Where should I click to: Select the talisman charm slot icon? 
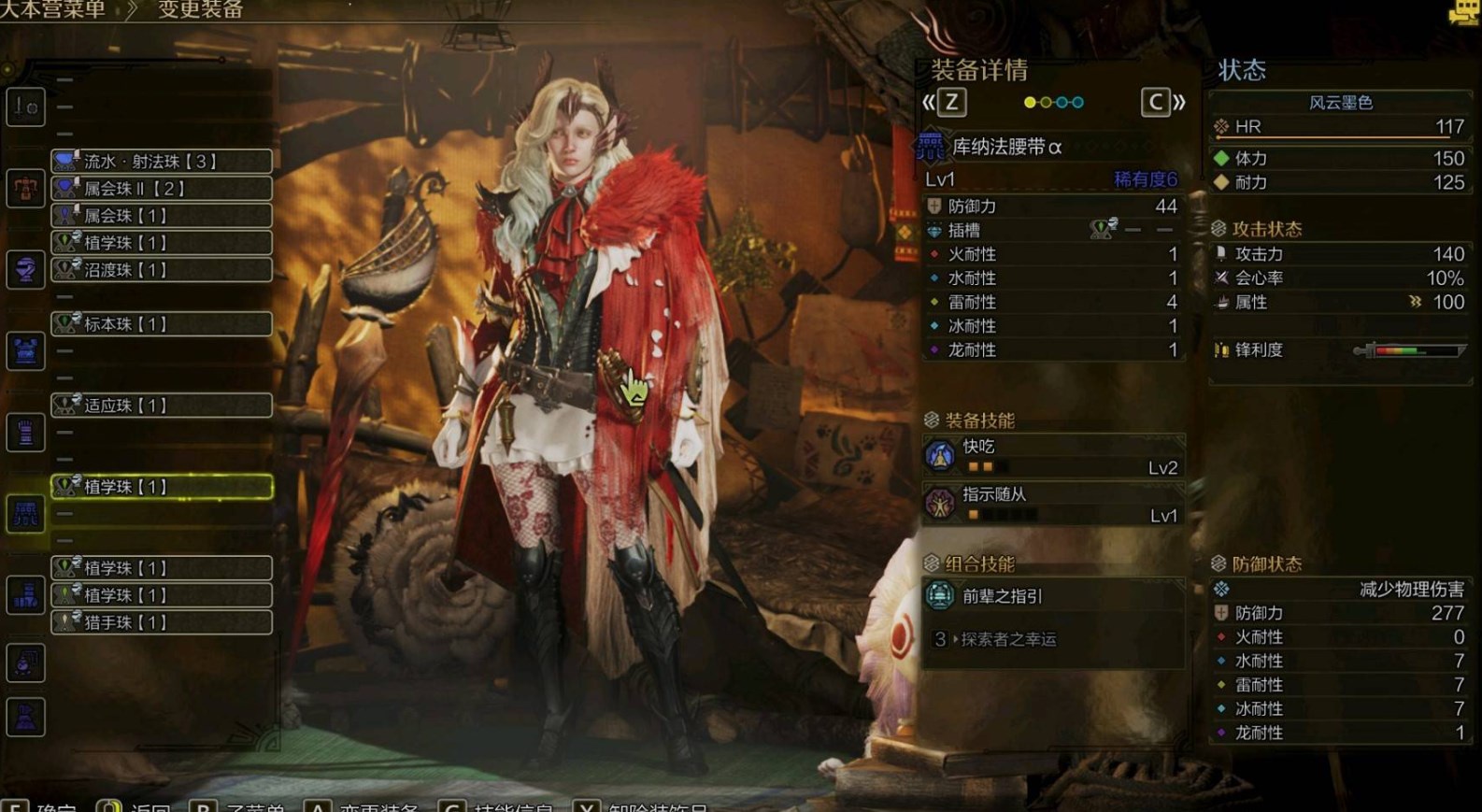click(x=25, y=662)
